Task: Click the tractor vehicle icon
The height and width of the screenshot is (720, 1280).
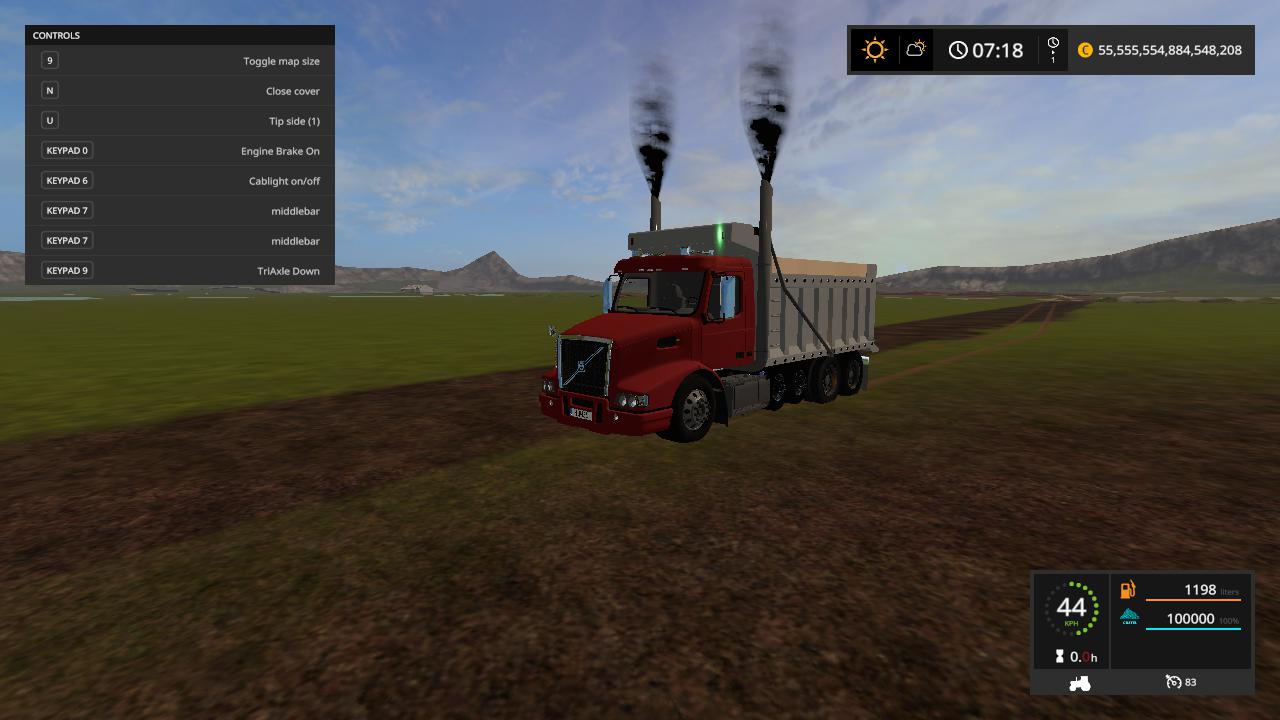Action: 1080,683
